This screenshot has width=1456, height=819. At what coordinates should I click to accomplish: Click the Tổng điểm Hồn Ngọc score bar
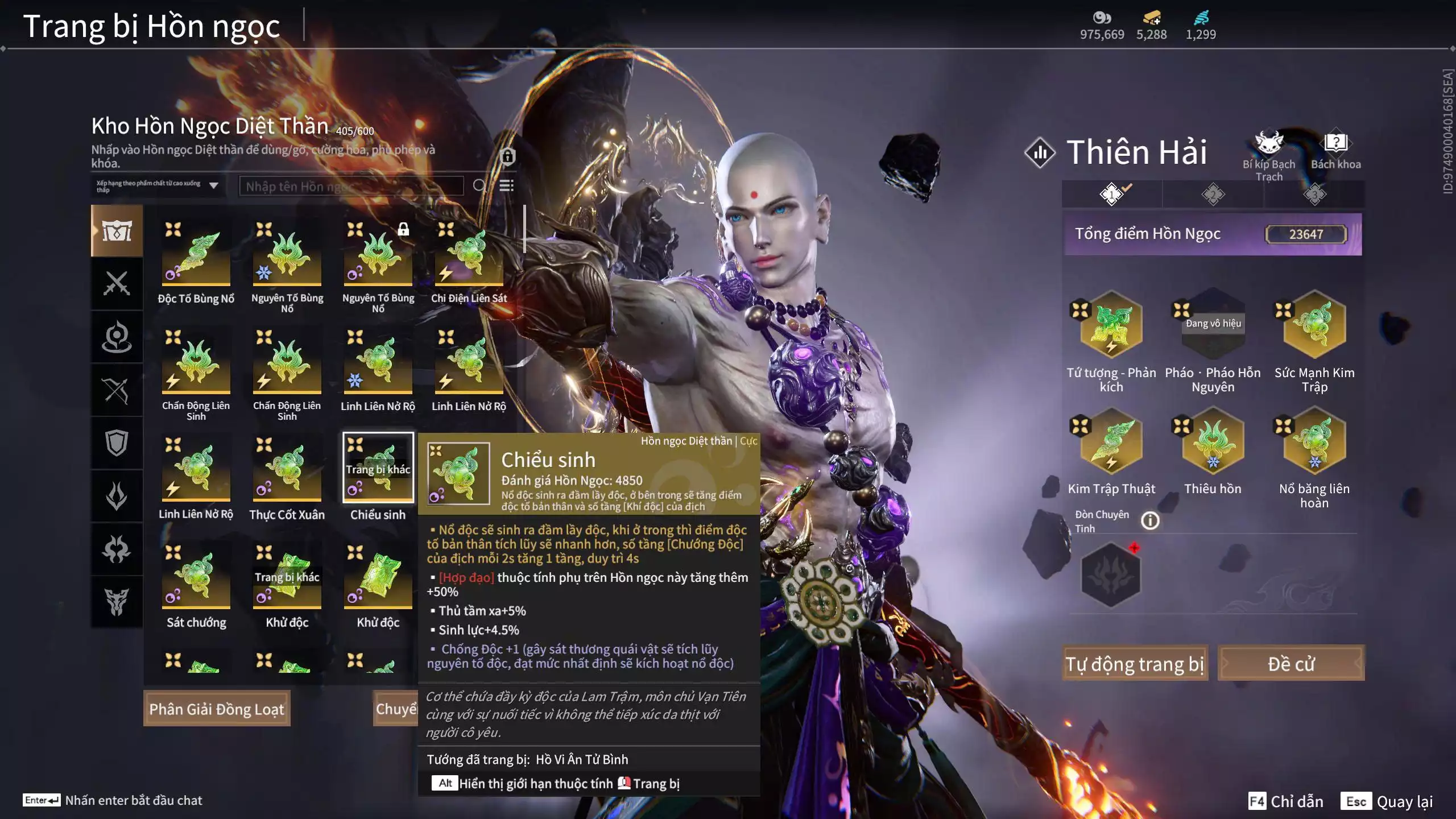(x=1213, y=233)
